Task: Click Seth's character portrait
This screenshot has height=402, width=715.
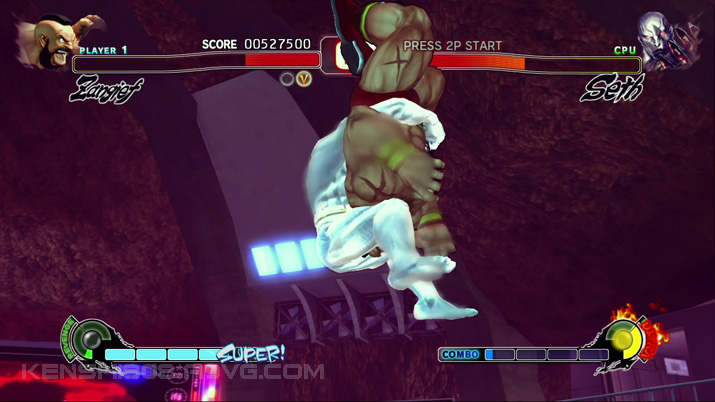Action: (x=669, y=41)
